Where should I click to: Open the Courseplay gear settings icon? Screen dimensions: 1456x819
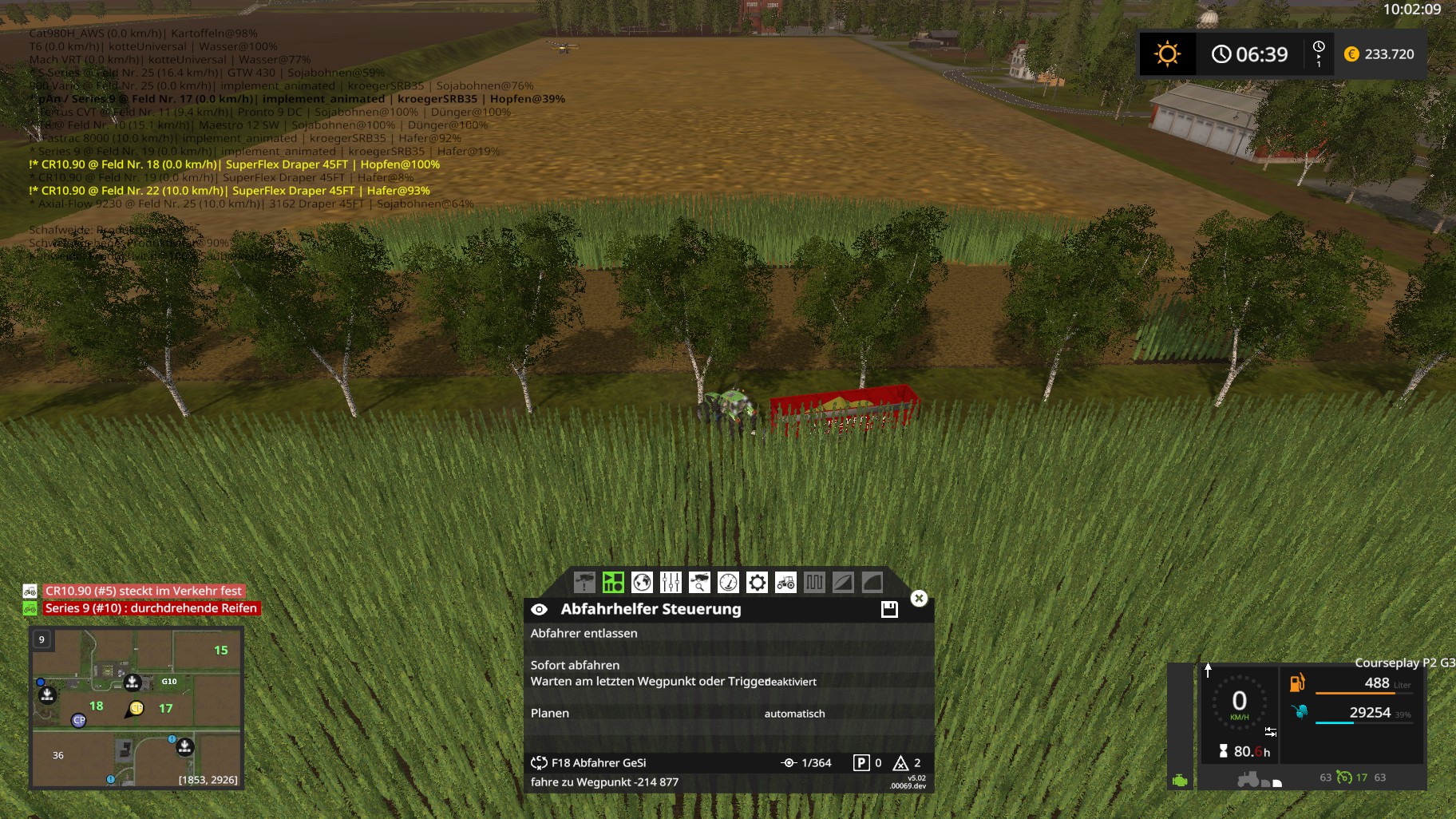pos(755,583)
